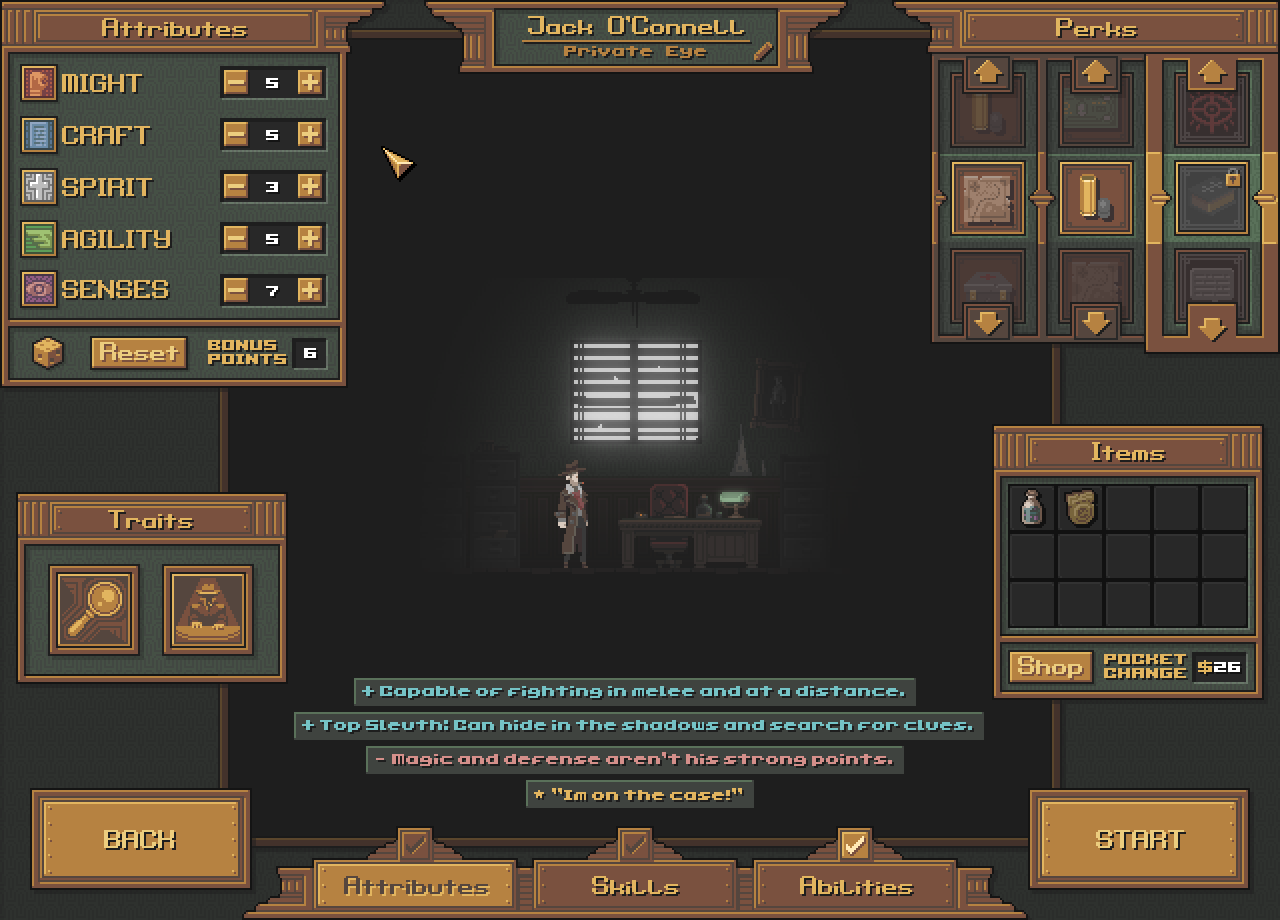Open the Abilities tab
The width and height of the screenshot is (1280, 920).
[x=855, y=886]
